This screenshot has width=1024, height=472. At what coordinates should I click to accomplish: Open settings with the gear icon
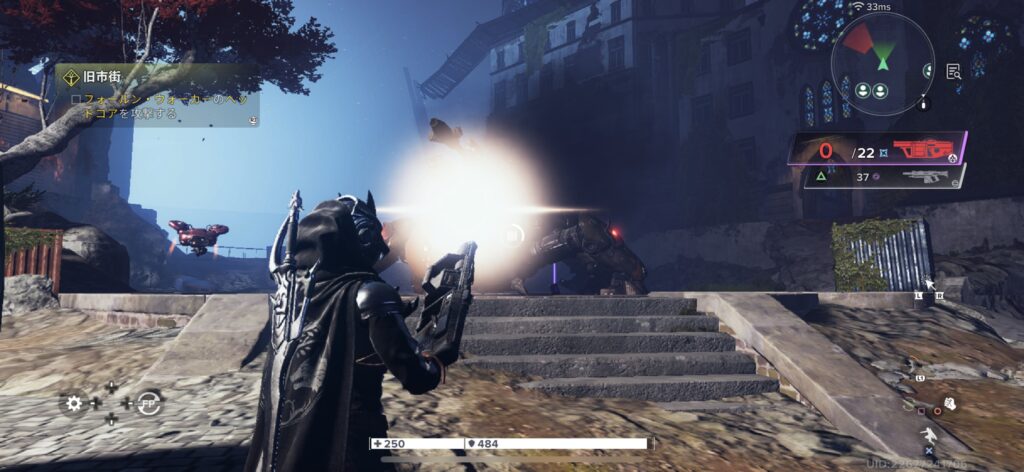point(73,404)
